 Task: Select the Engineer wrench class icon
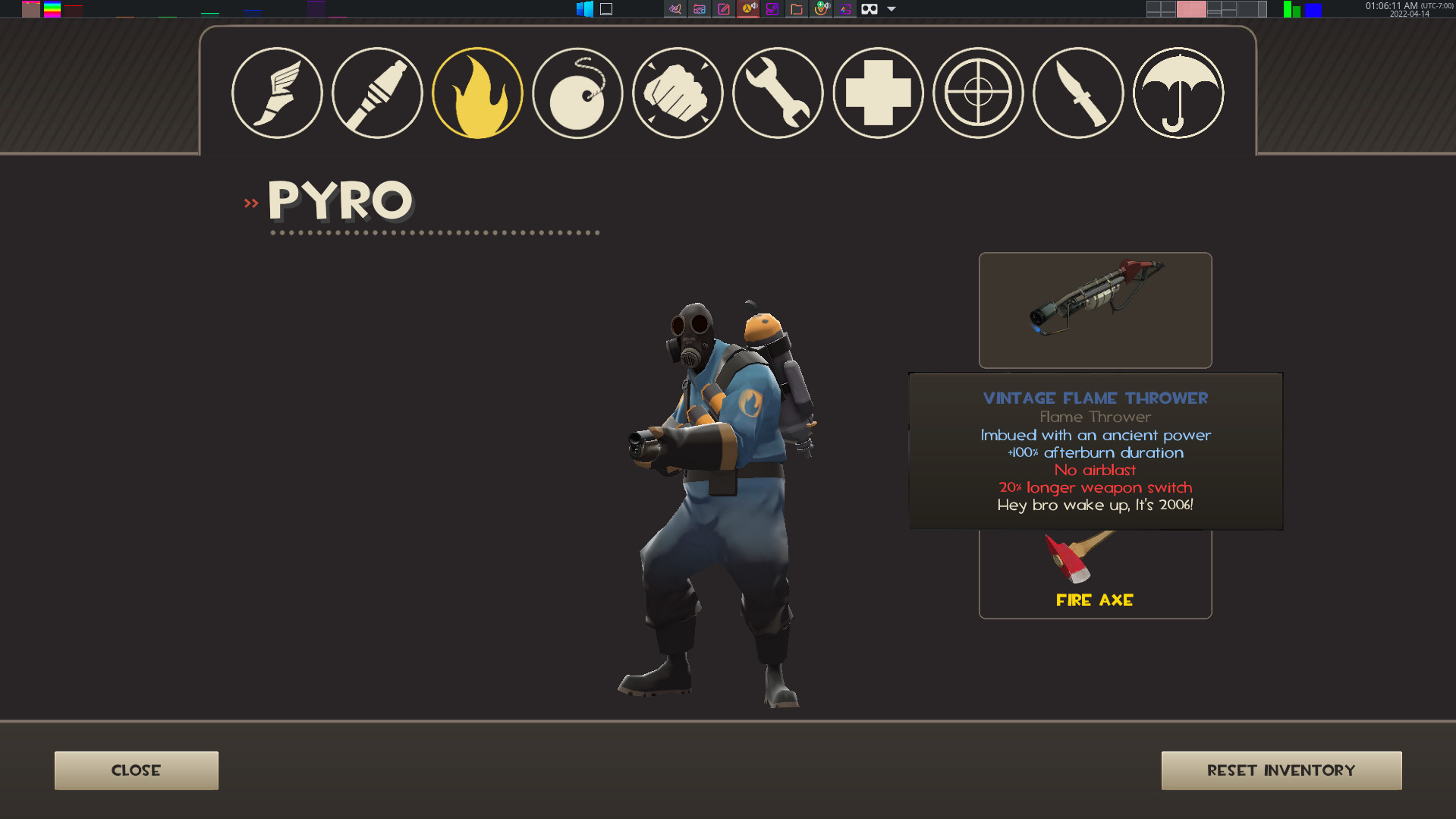[x=777, y=92]
